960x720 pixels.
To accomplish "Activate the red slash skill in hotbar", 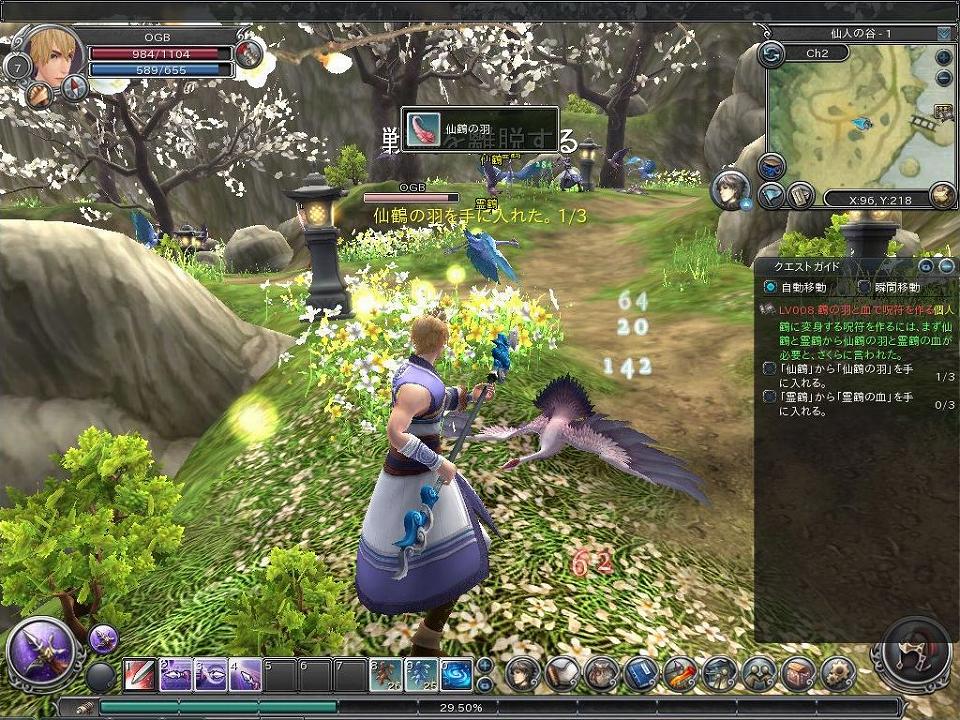I will (x=140, y=676).
